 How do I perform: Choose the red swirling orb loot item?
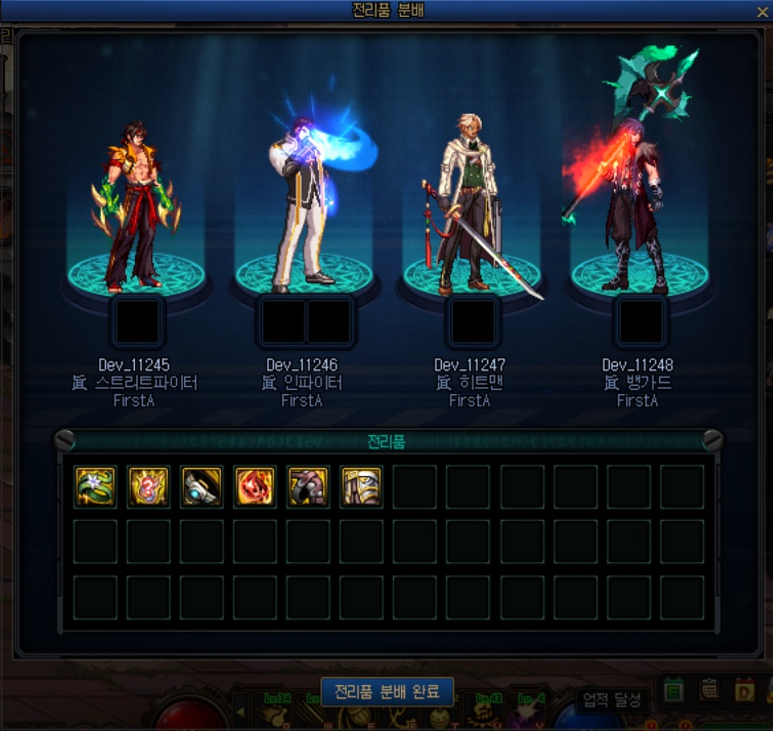(254, 487)
